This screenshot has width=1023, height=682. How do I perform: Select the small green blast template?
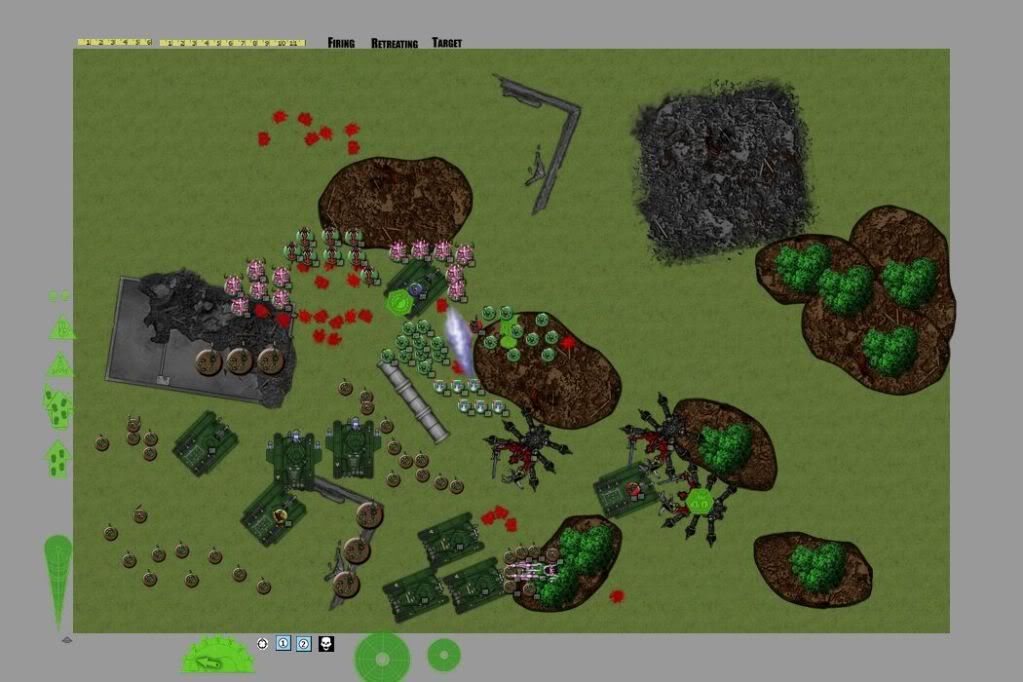point(444,655)
